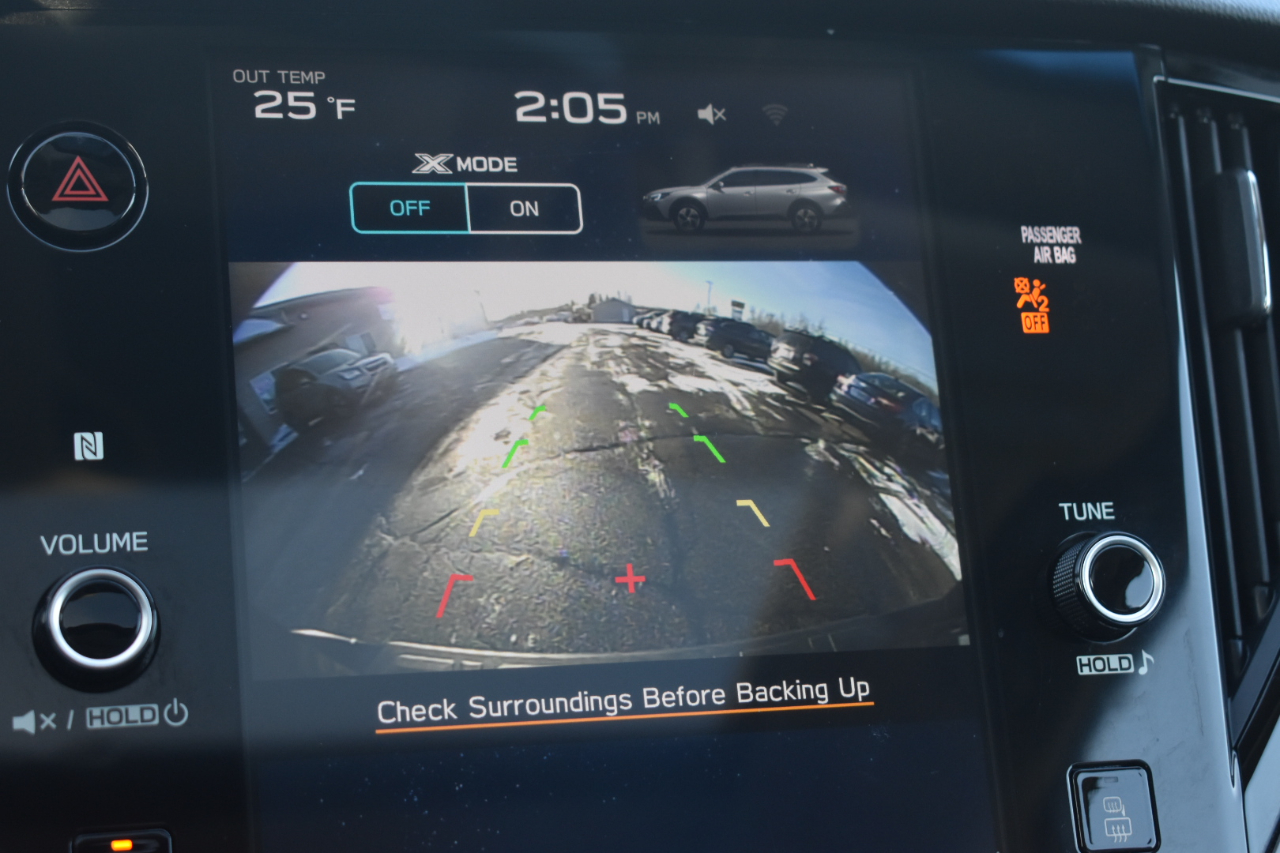
Task: Activate the red hazard triangle button
Action: pos(79,185)
